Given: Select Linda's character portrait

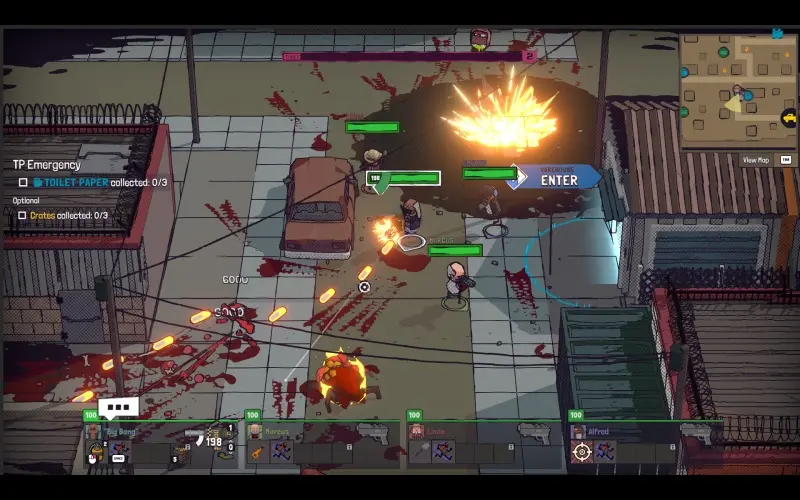Looking at the screenshot, I should coord(417,431).
